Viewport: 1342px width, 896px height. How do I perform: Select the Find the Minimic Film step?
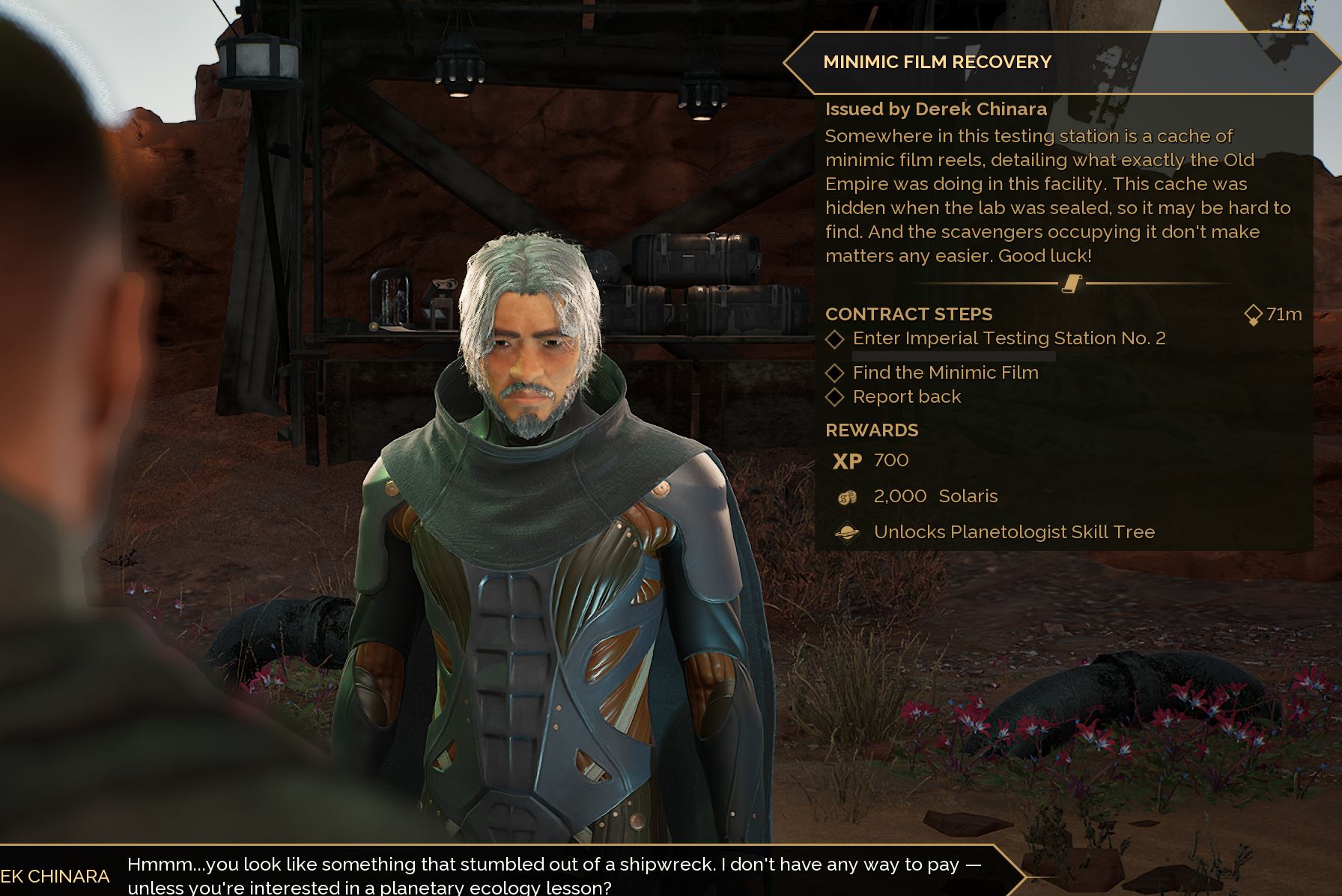tap(944, 373)
